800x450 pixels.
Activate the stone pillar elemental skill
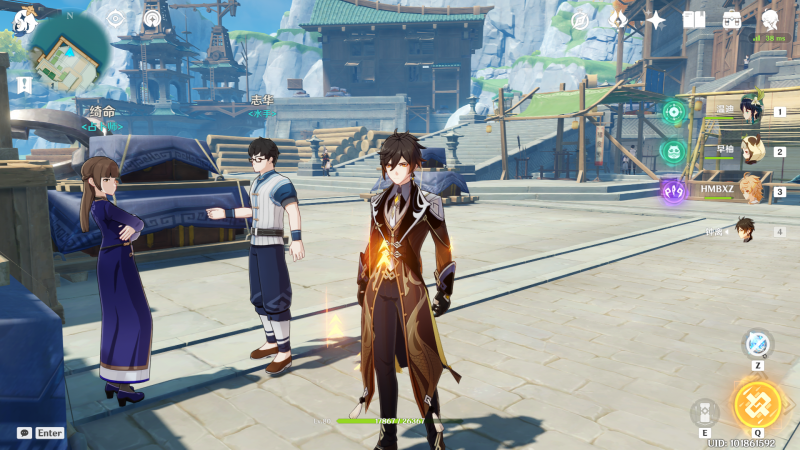click(705, 412)
